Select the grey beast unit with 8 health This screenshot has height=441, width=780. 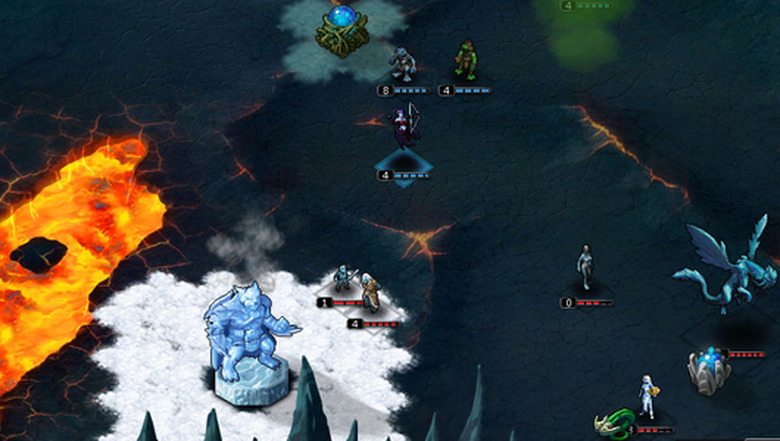click(403, 65)
